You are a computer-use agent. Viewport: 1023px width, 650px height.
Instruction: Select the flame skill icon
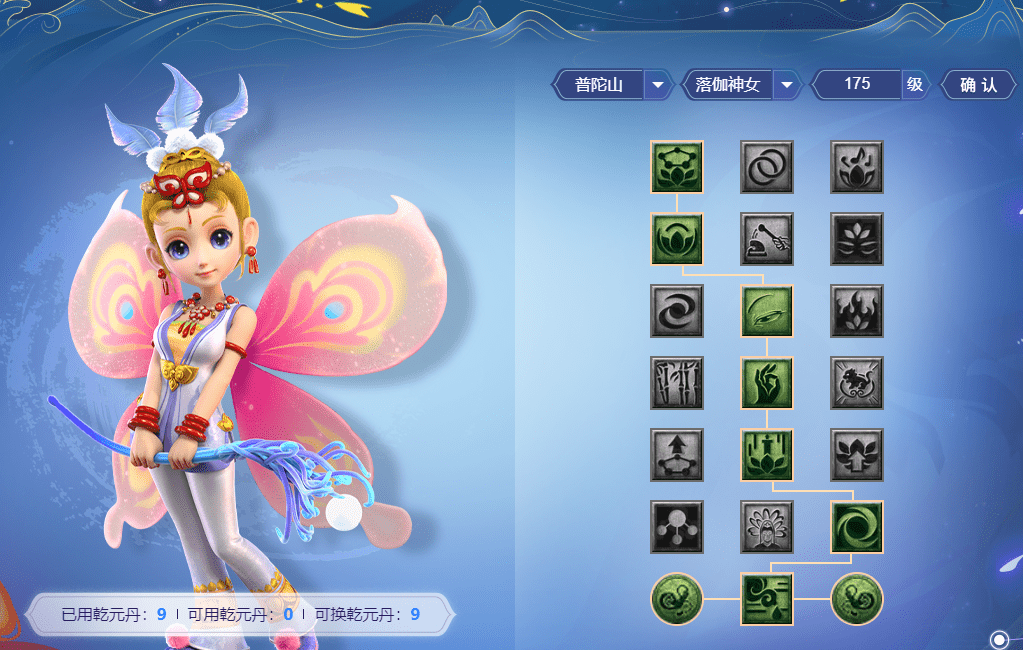coord(857,311)
